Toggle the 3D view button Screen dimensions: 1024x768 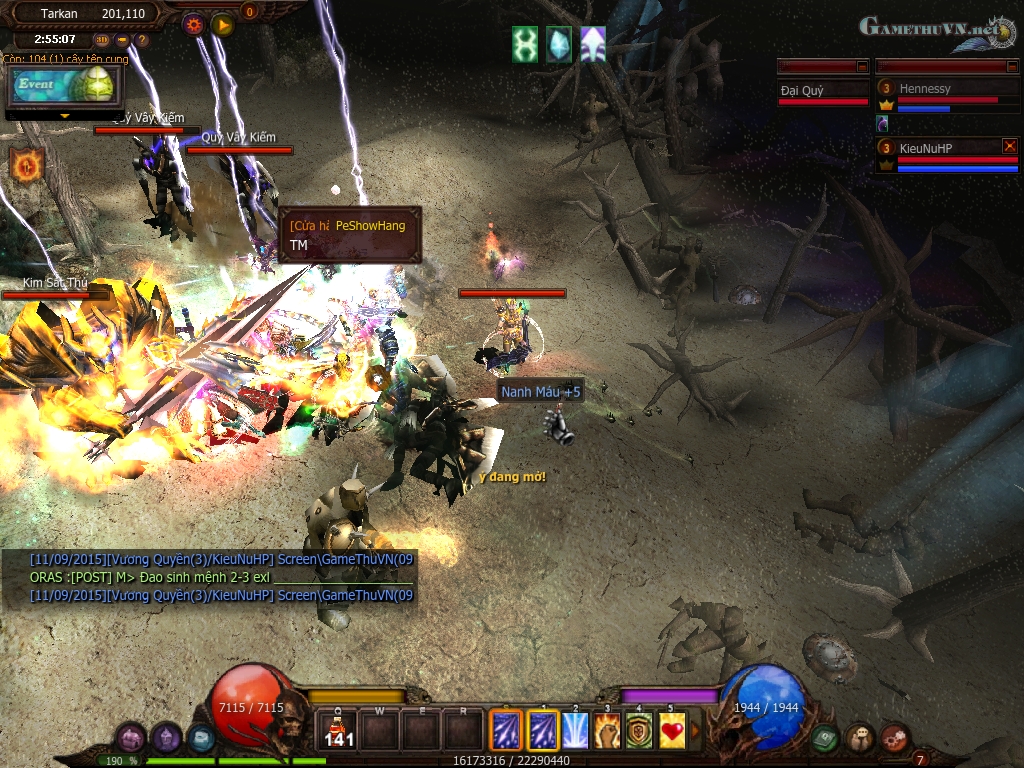click(x=102, y=40)
